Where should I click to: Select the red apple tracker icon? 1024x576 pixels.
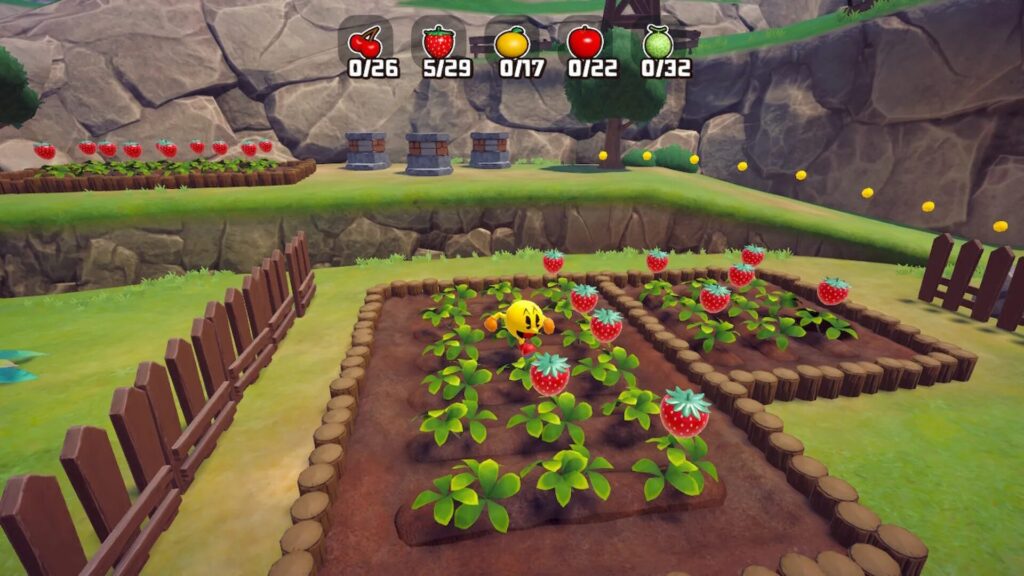click(585, 42)
